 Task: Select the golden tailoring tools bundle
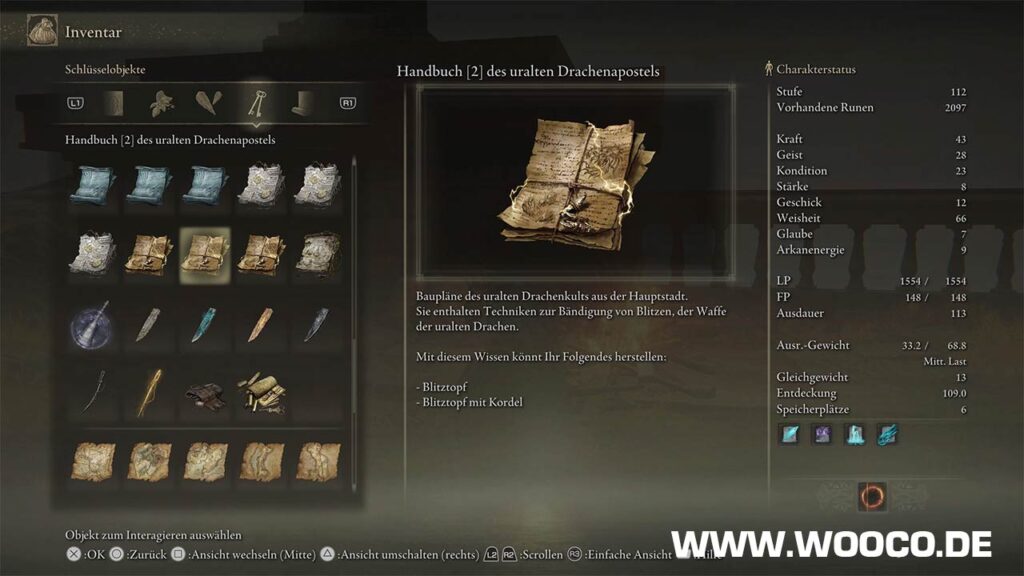tap(260, 392)
